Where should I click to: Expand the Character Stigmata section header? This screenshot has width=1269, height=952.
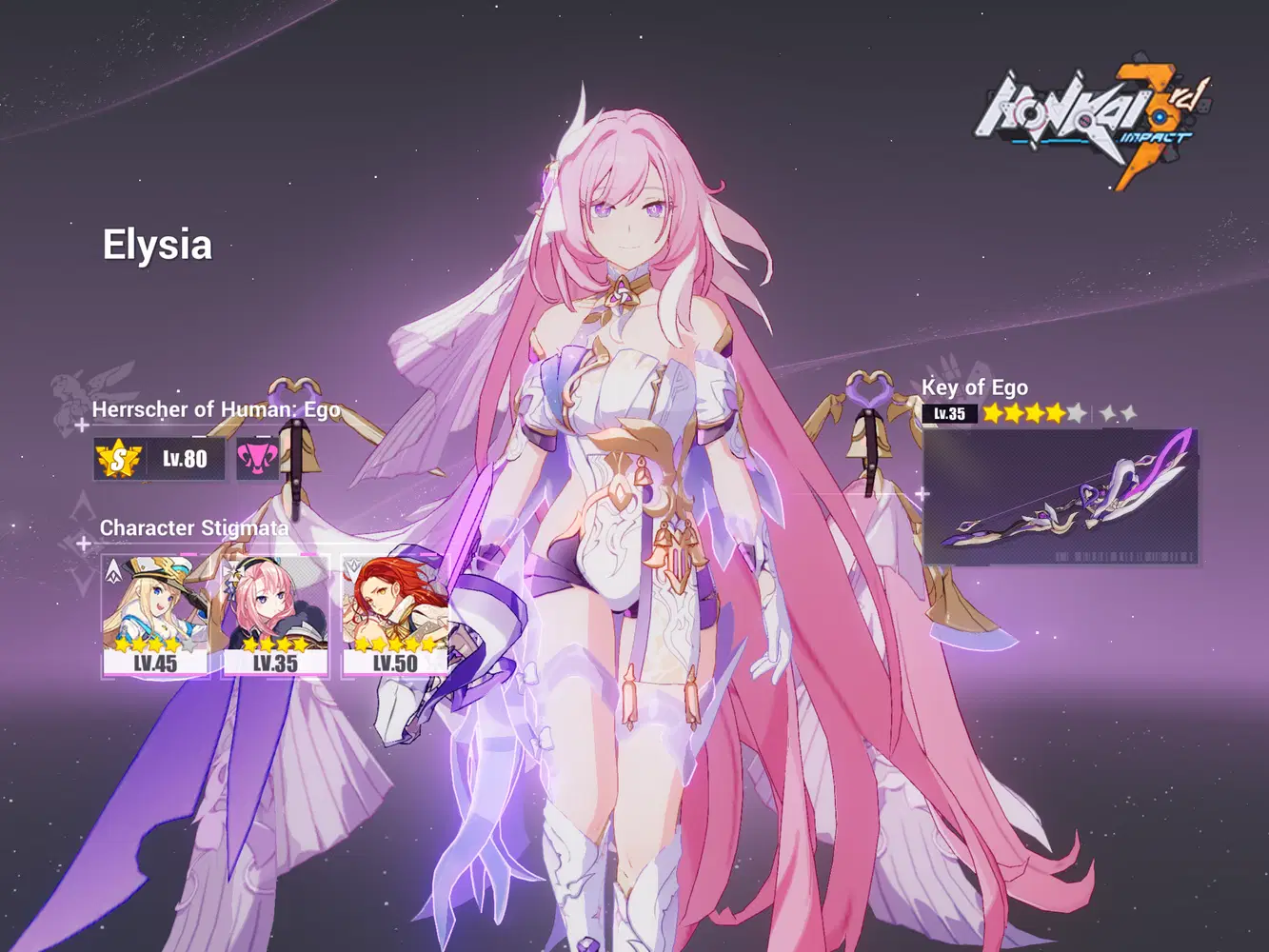(x=194, y=527)
